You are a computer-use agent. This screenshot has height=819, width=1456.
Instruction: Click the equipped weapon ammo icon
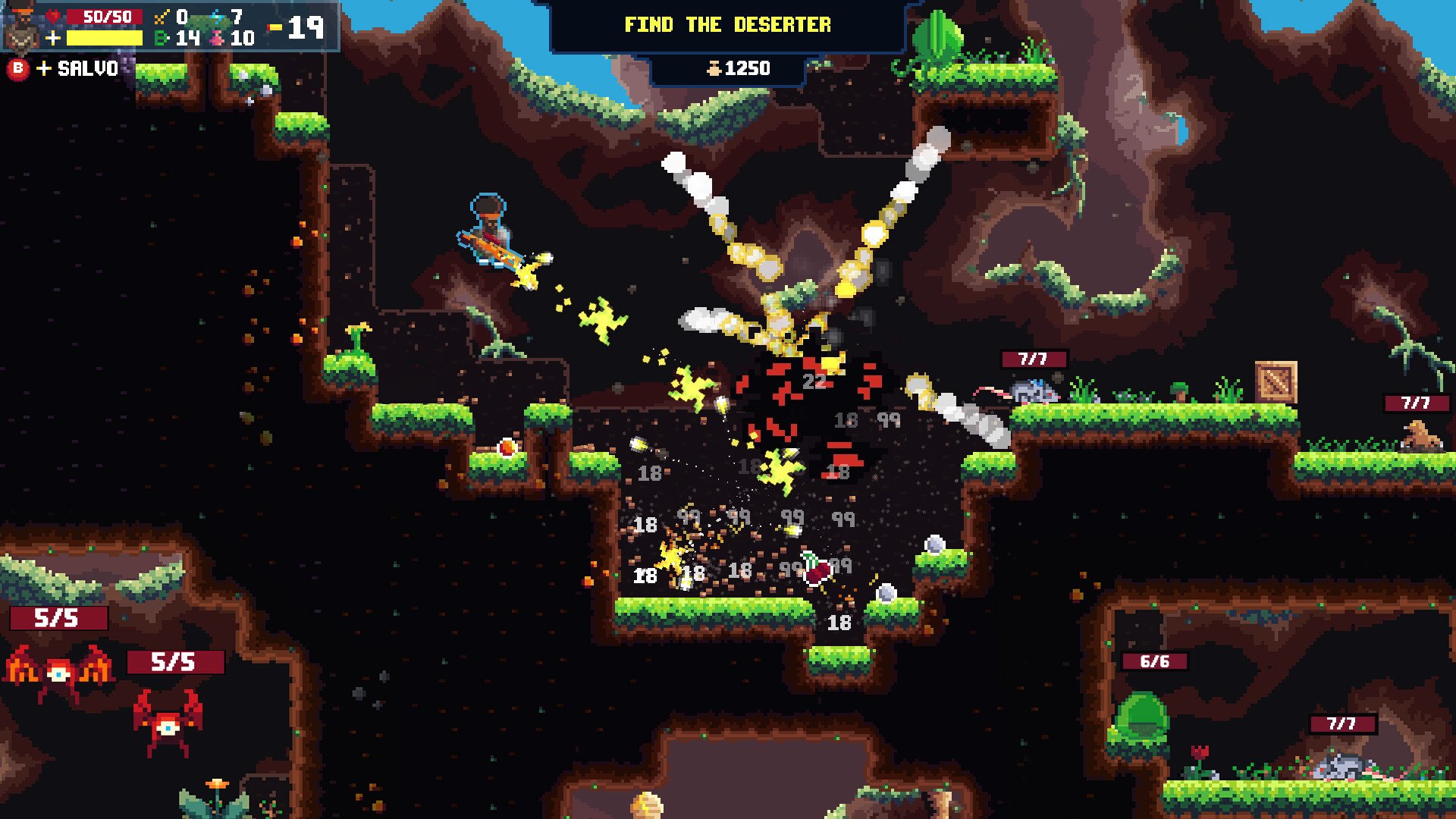pyautogui.click(x=275, y=28)
